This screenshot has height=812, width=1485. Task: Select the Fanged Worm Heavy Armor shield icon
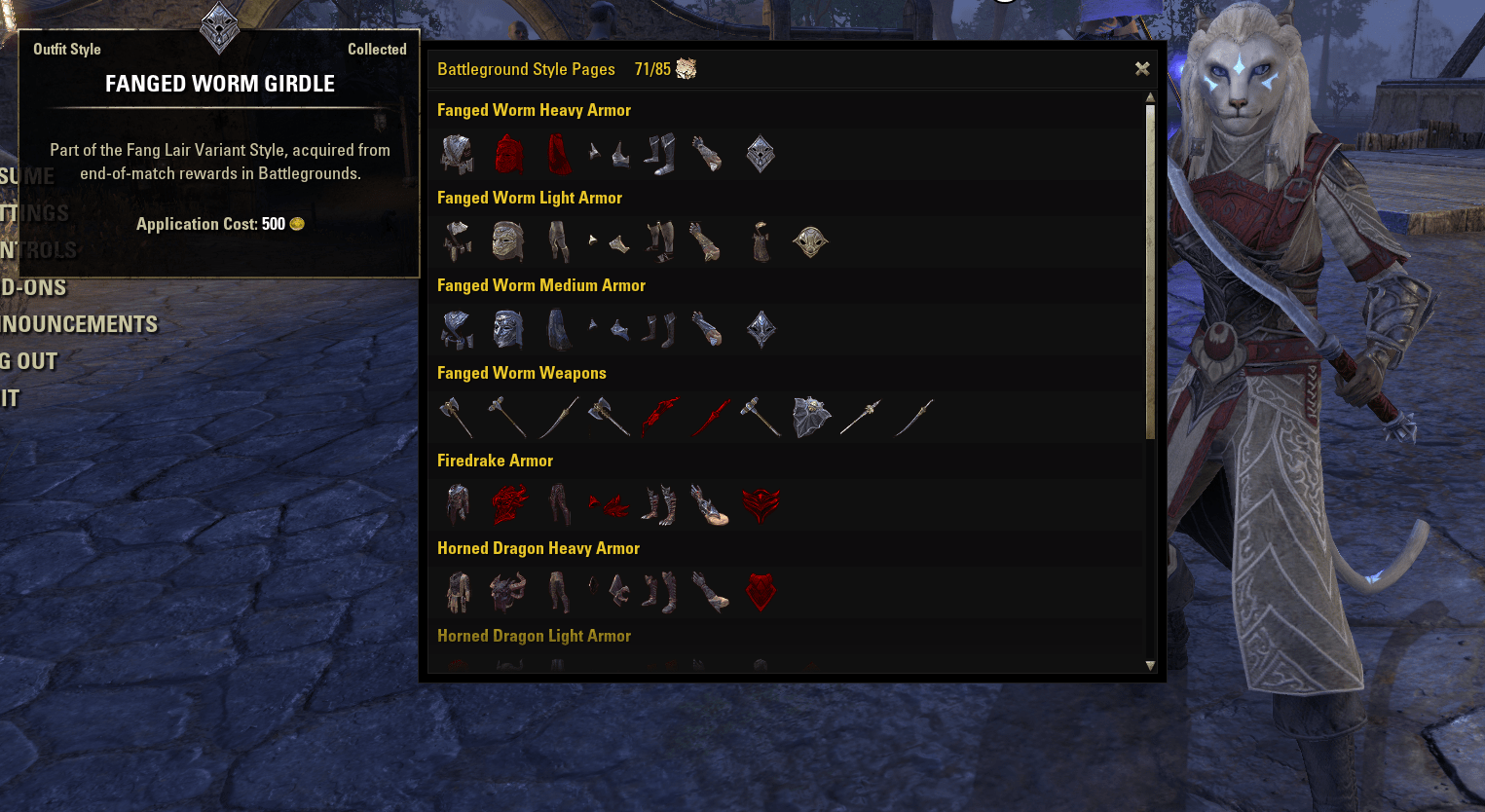[x=761, y=153]
